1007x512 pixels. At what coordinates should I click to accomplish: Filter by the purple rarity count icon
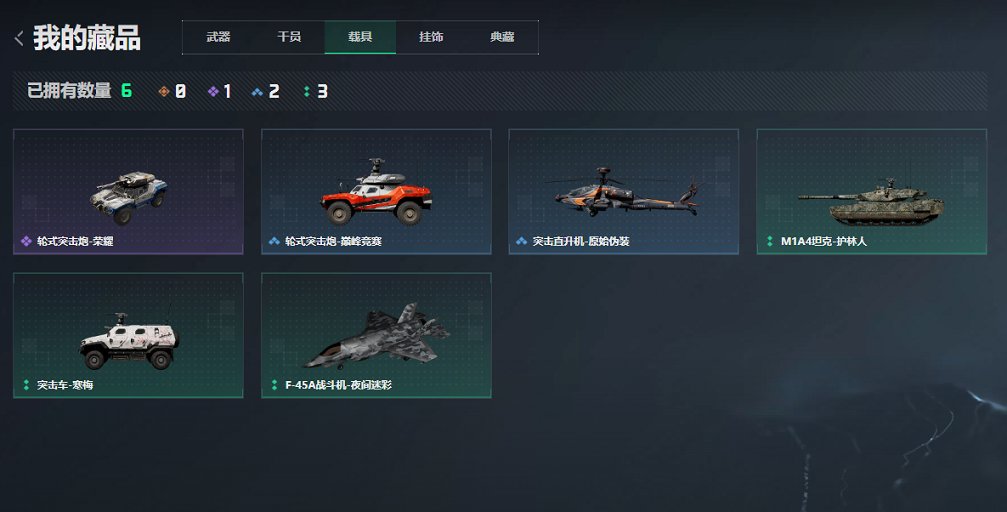[213, 92]
